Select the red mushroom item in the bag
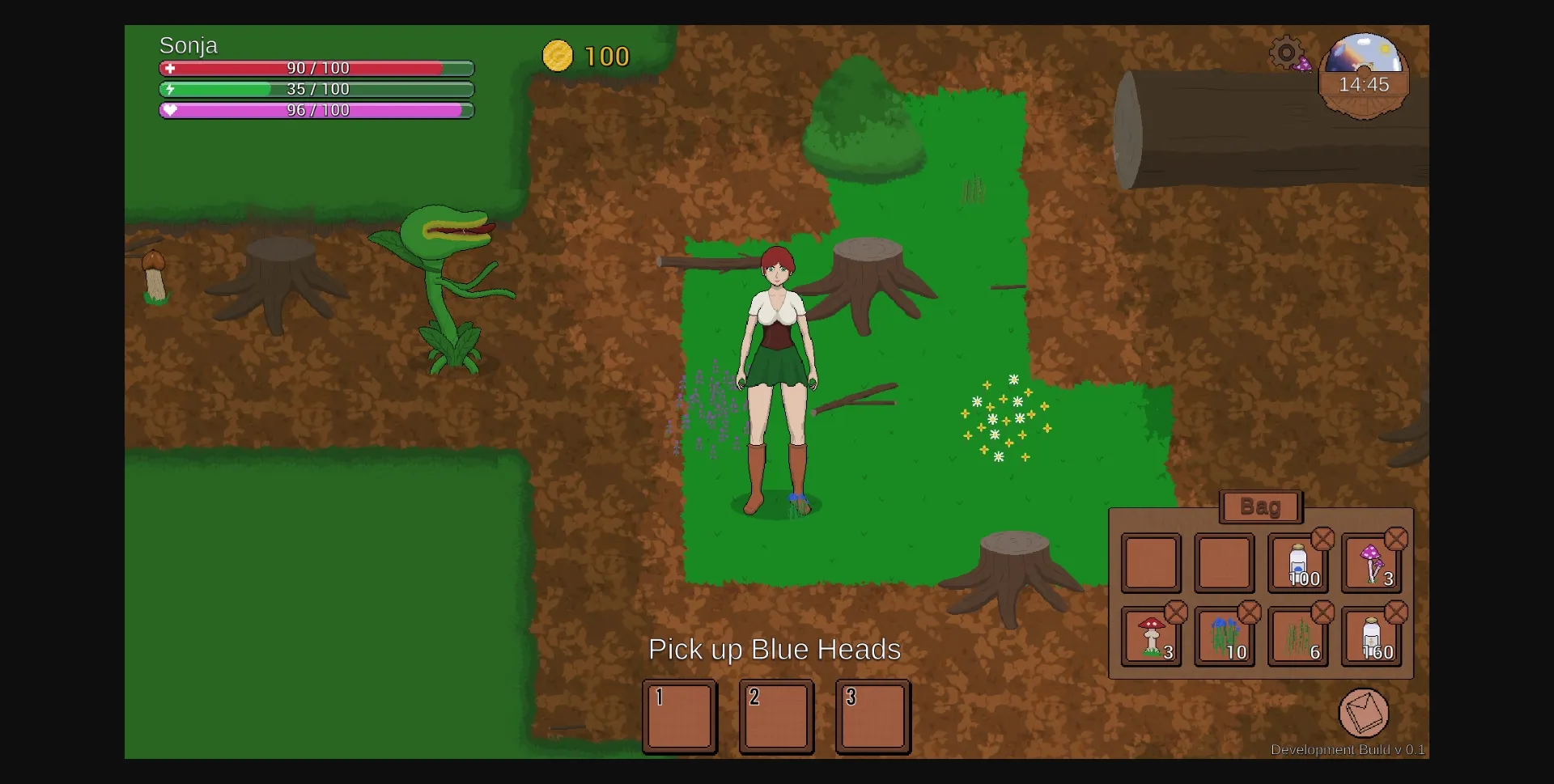1554x784 pixels. pos(1151,637)
